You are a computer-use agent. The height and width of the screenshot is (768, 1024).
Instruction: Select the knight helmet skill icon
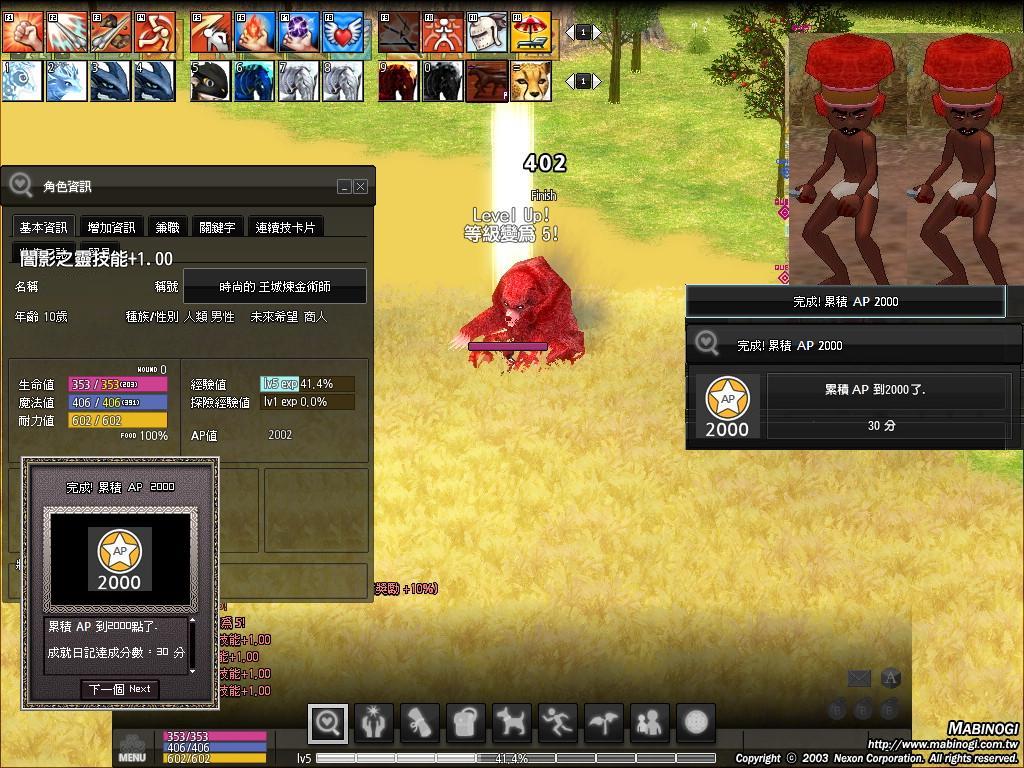pyautogui.click(x=487, y=33)
